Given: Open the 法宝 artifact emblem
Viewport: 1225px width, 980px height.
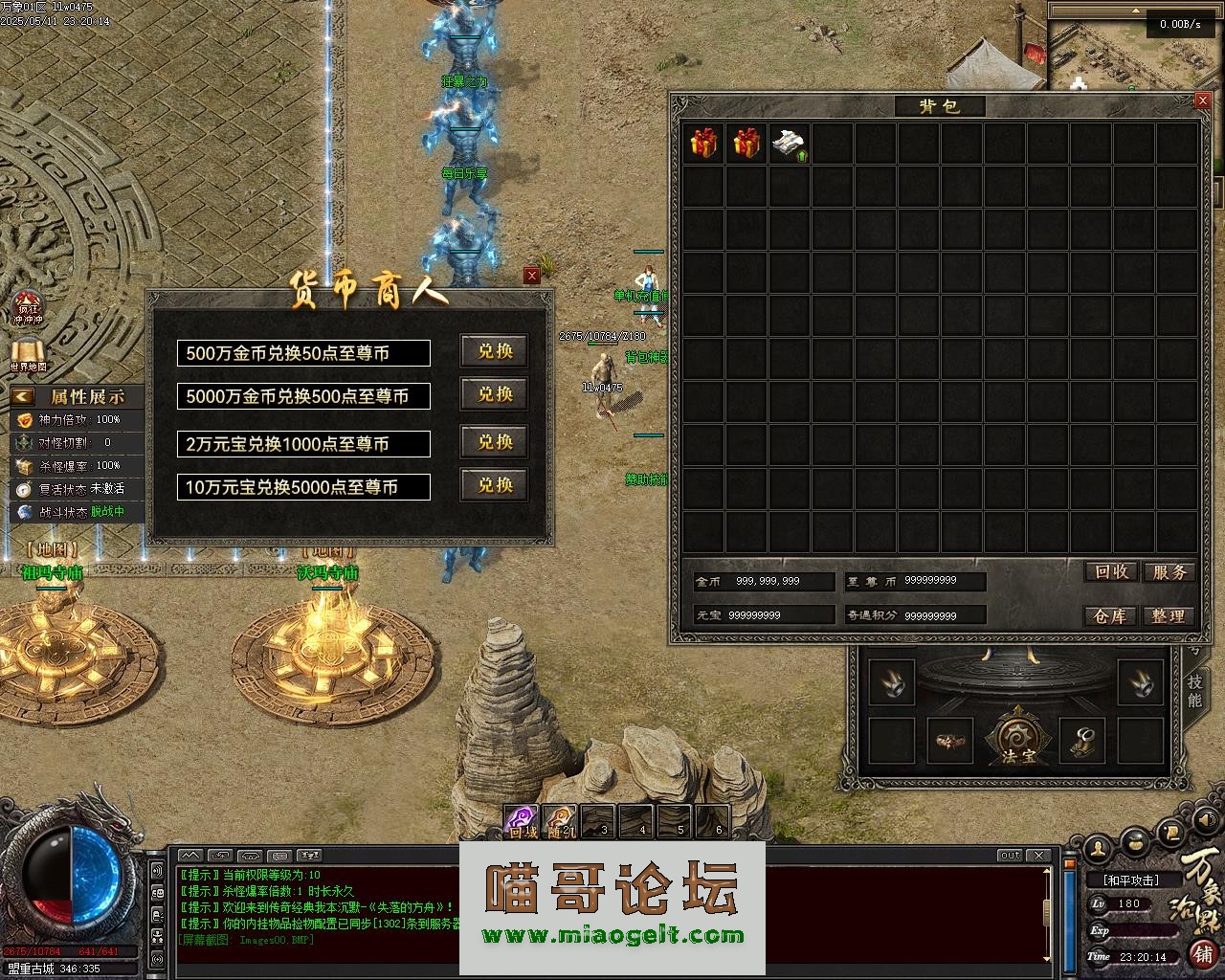Looking at the screenshot, I should point(1017,739).
